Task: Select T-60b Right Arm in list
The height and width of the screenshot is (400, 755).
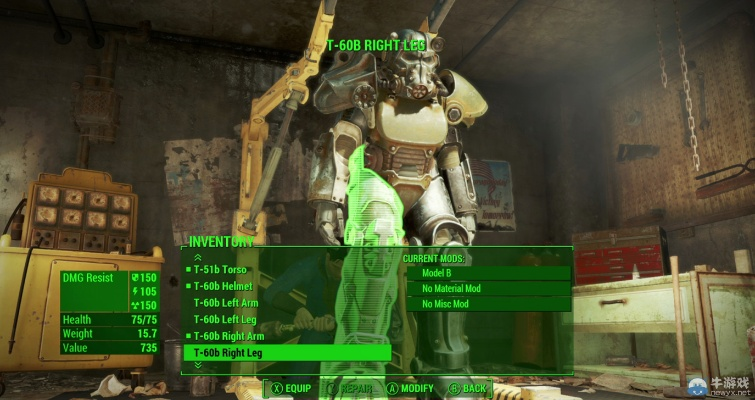Action: (228, 336)
